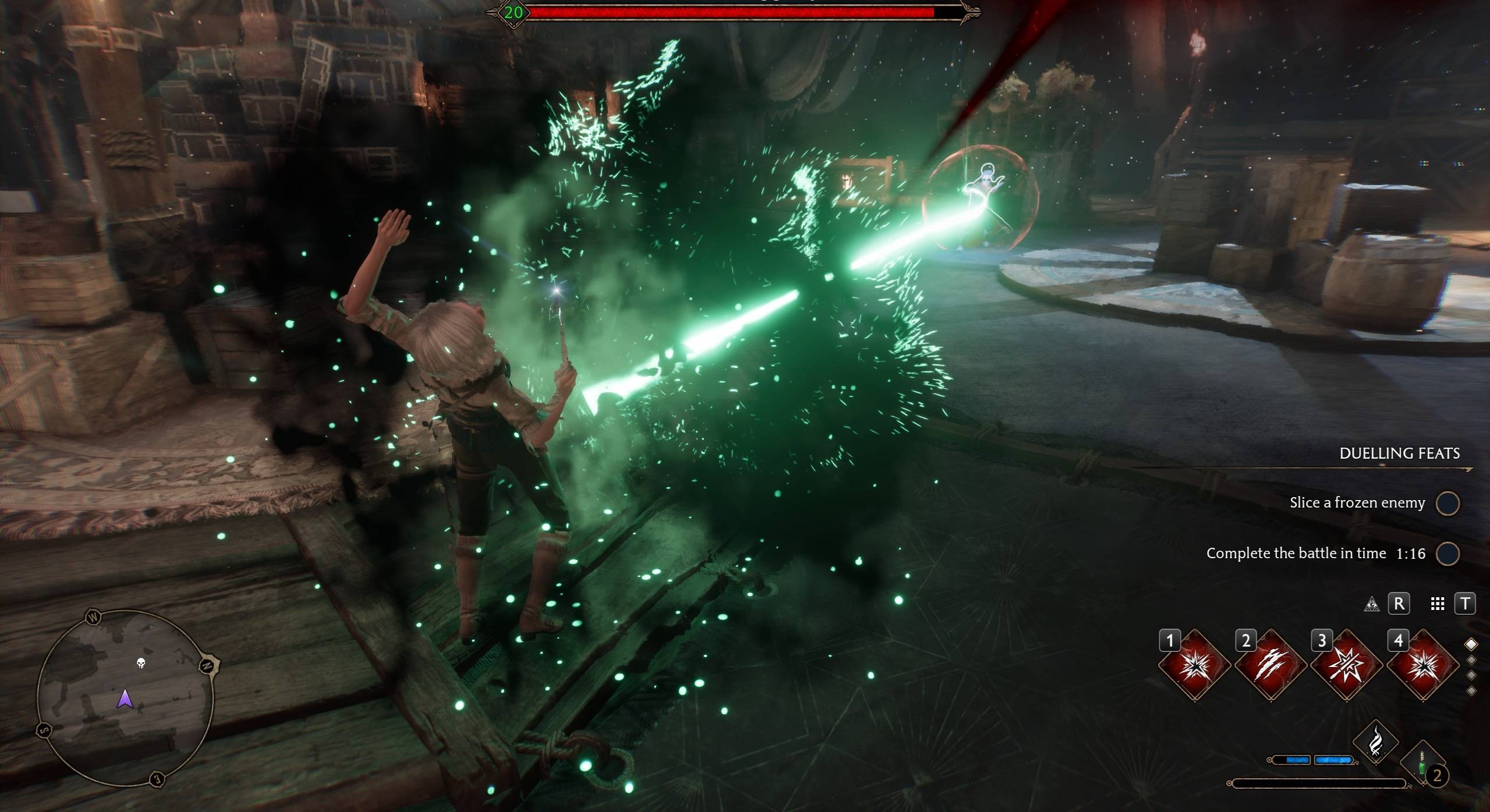Open the circular minimap

coord(125,698)
